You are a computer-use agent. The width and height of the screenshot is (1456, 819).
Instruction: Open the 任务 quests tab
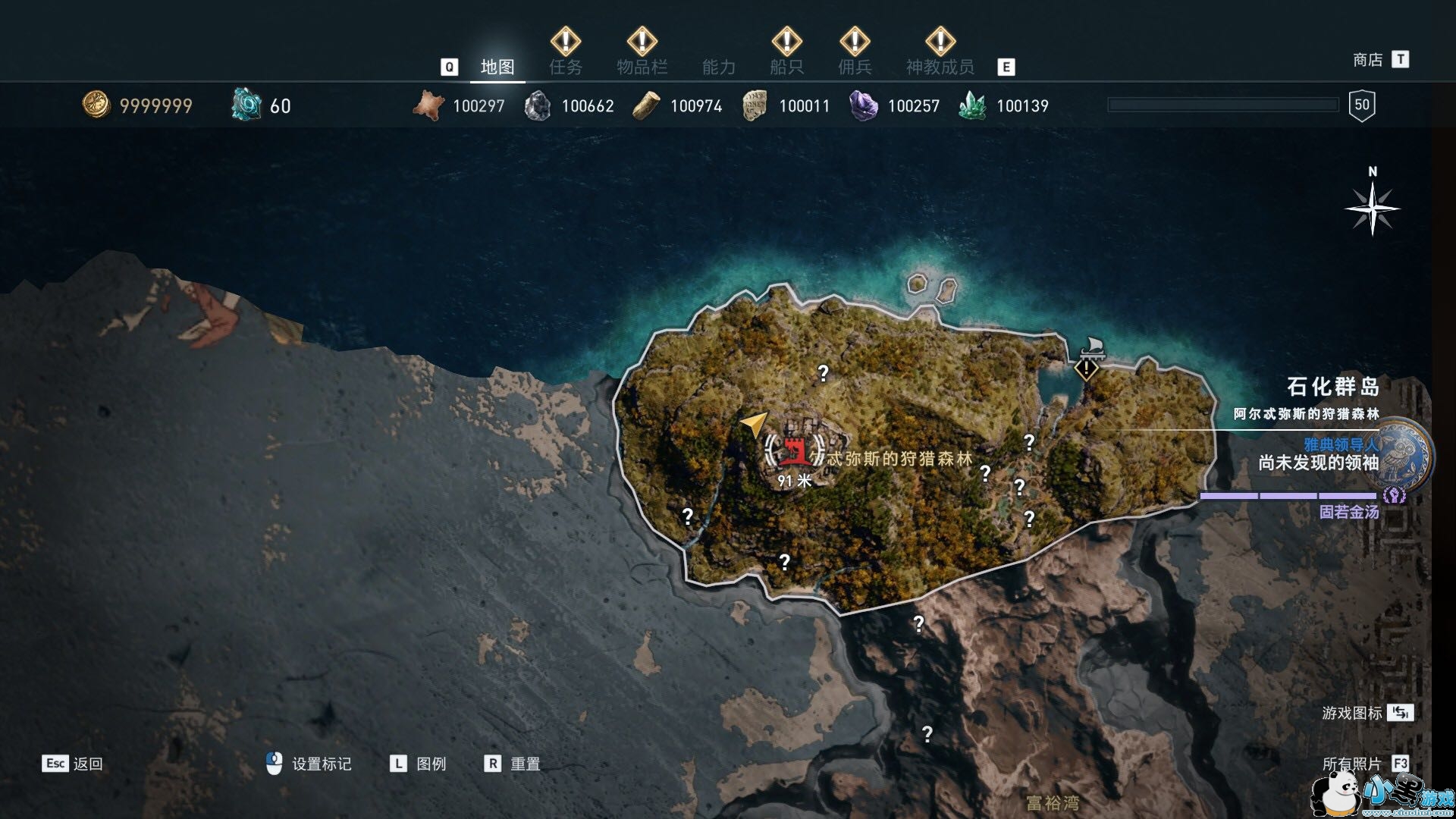click(x=566, y=67)
